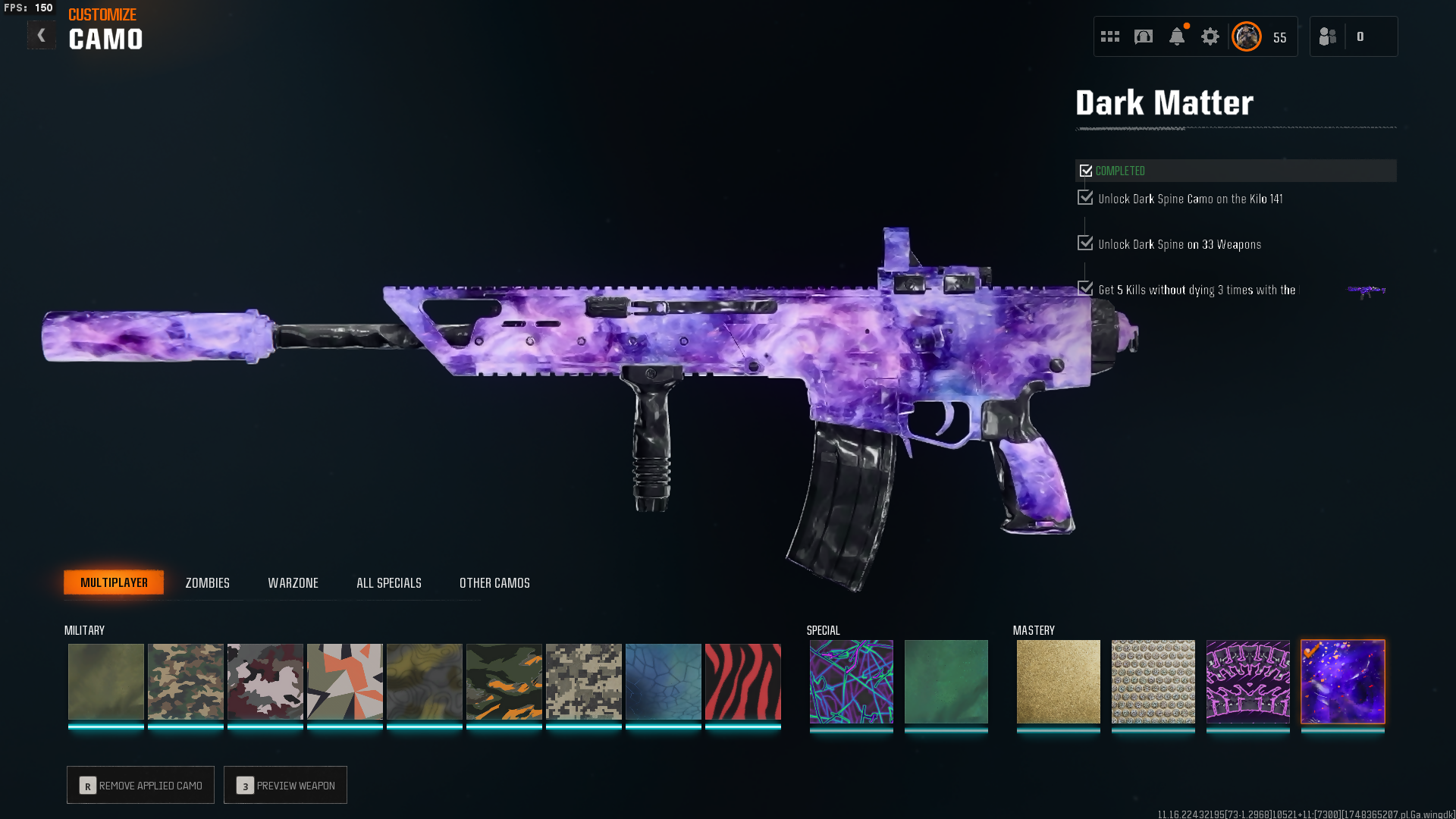Click Remove Applied Camo
1456x819 pixels.
(140, 785)
